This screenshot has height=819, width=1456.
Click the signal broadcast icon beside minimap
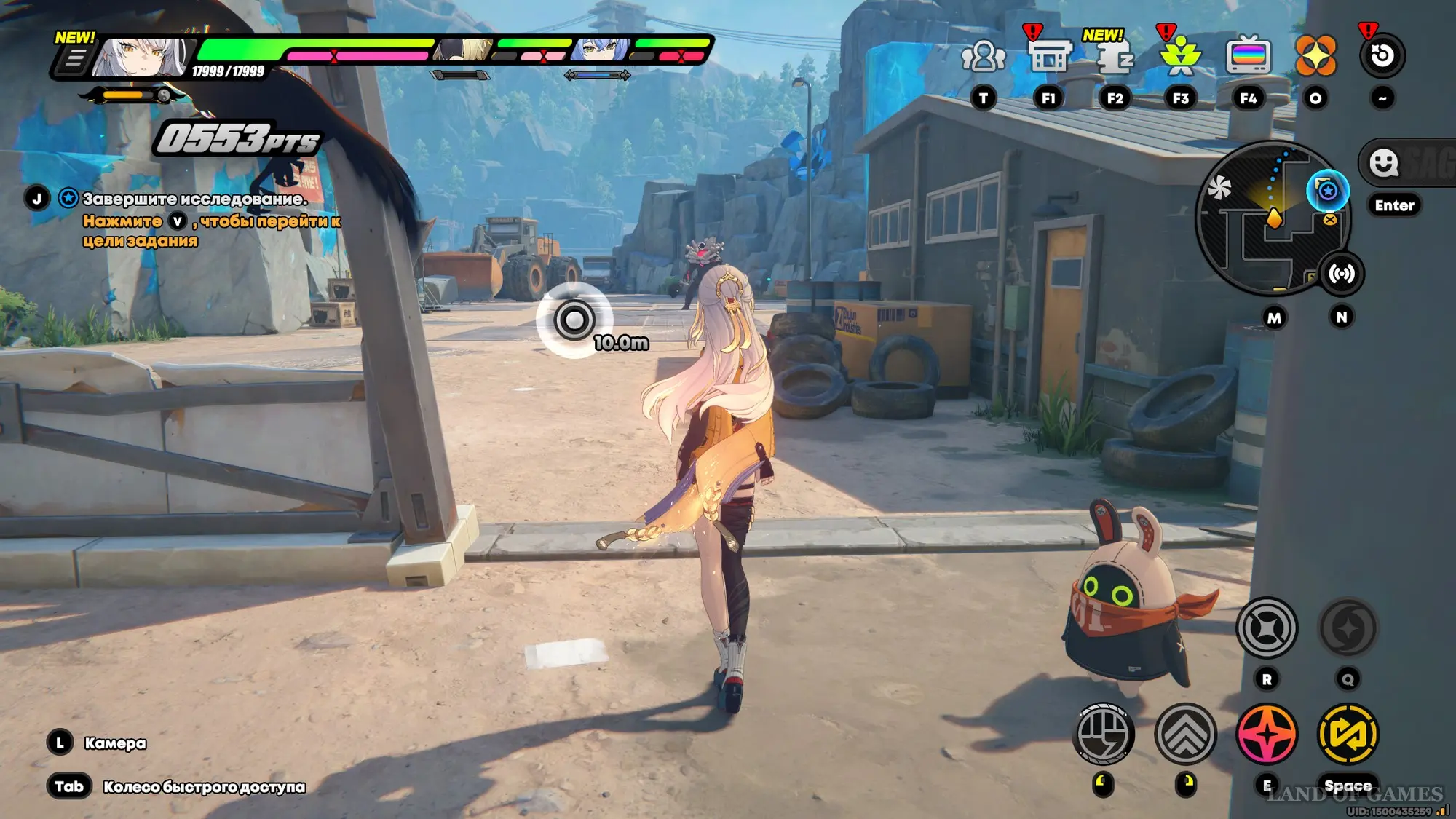[x=1342, y=274]
